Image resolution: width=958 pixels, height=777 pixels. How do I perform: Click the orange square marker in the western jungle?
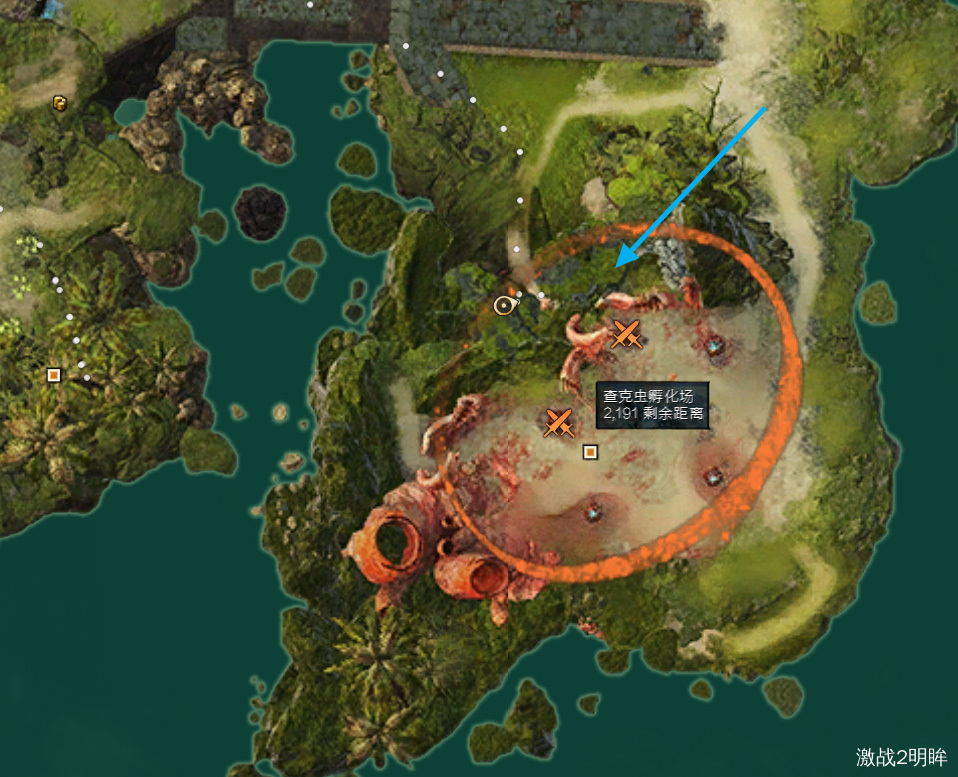[x=54, y=375]
